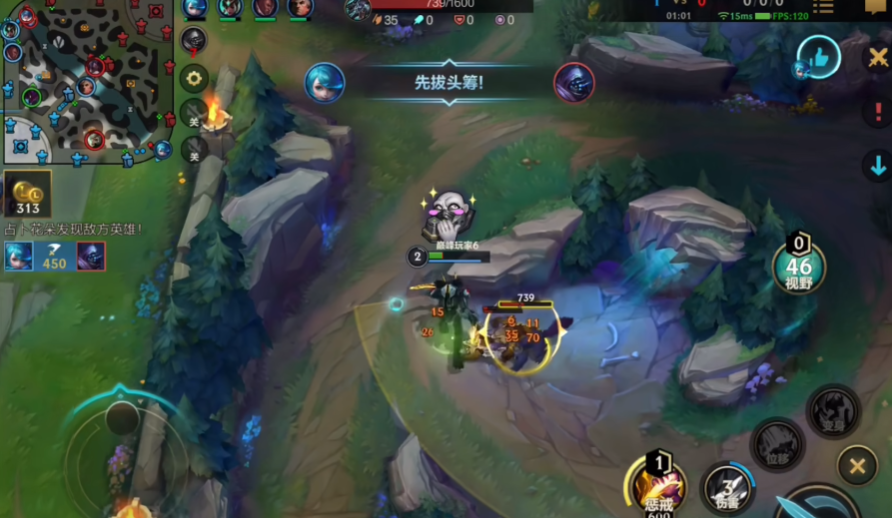Screen dimensions: 892x518
Task: Open the scoreboard list icon
Action: click(x=823, y=8)
